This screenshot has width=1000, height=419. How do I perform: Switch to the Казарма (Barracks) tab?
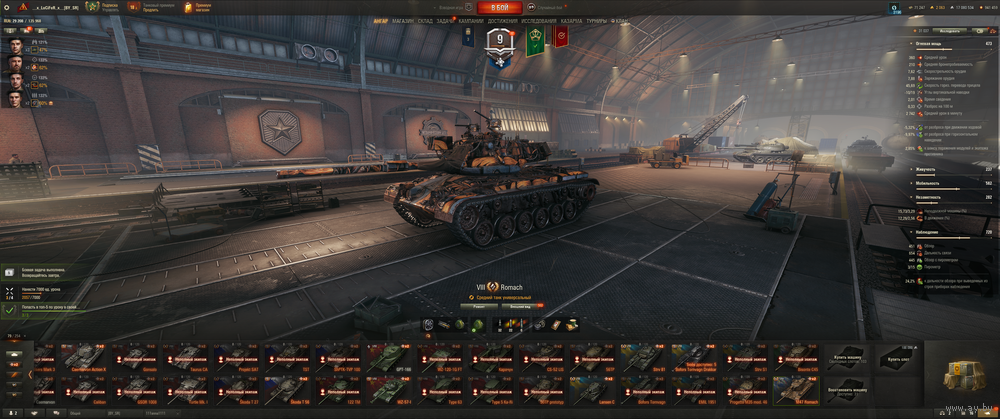572,20
